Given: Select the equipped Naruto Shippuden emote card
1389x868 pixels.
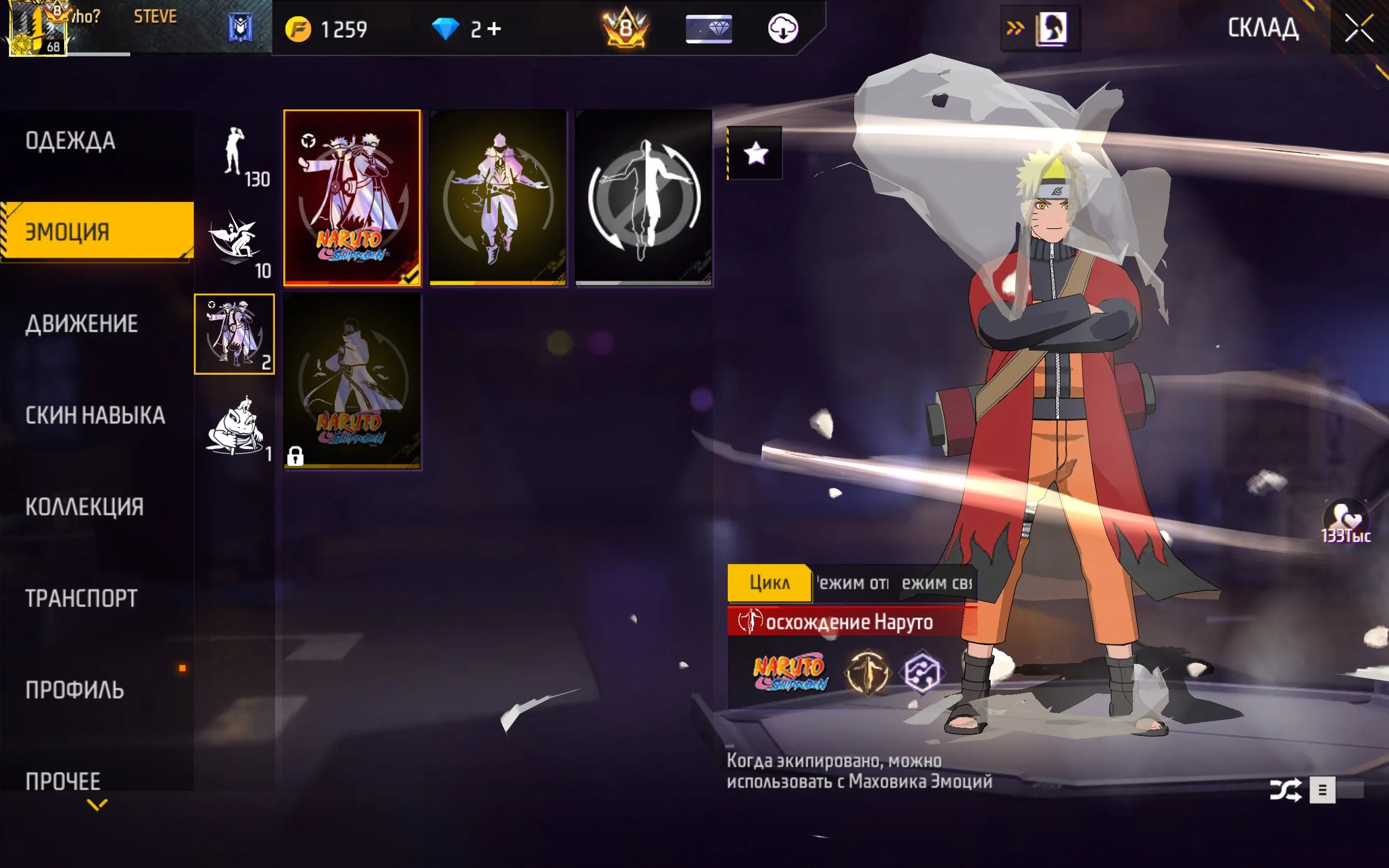Looking at the screenshot, I should [352, 198].
